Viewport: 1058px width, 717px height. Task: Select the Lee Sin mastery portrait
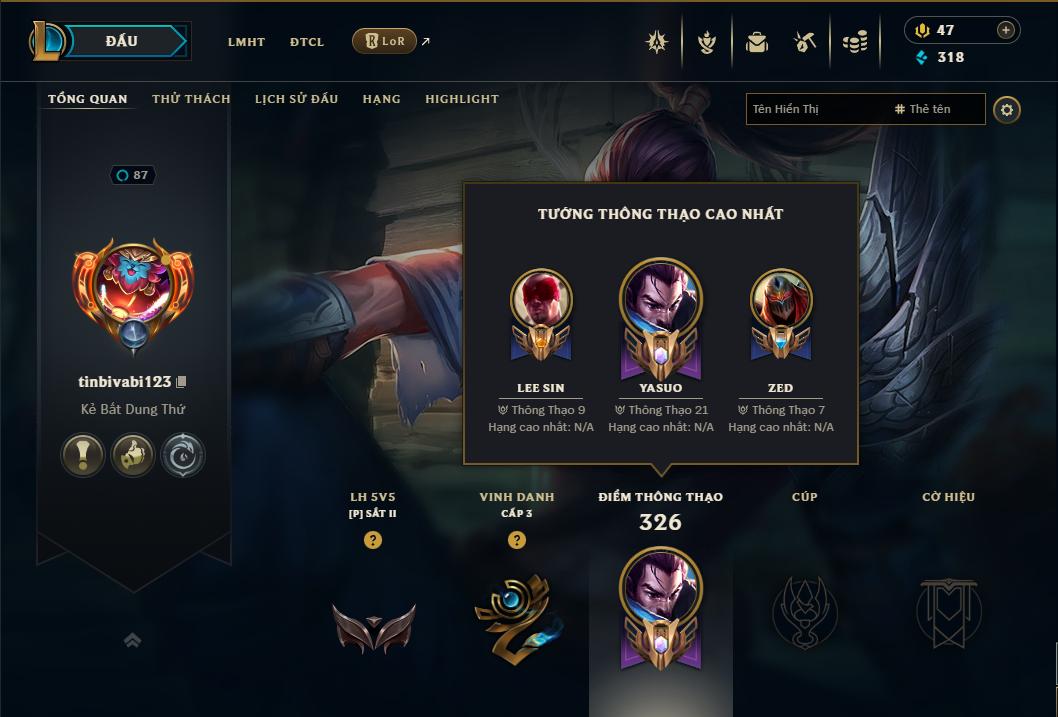pos(541,300)
